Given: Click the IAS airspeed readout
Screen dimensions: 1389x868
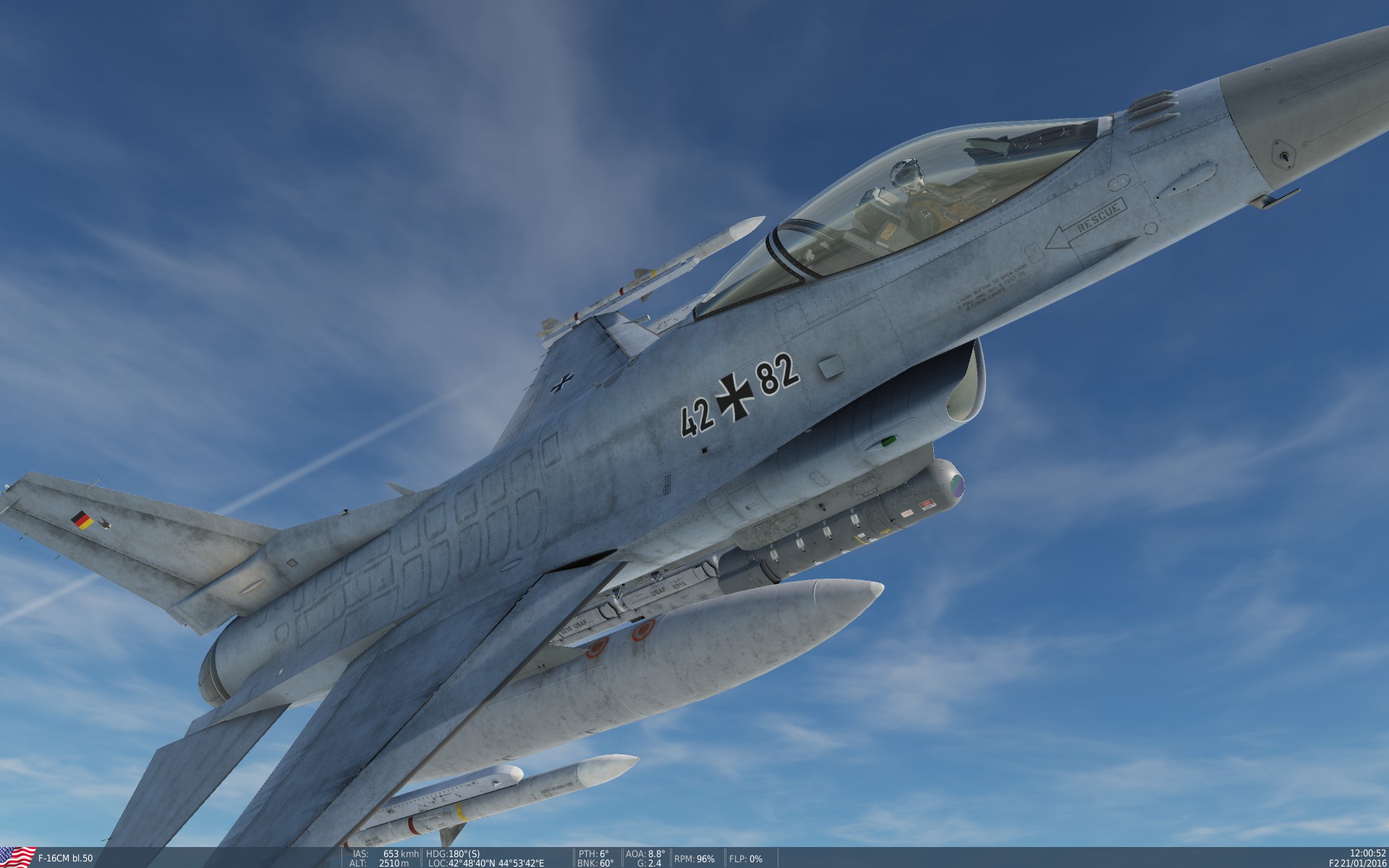Looking at the screenshot, I should (x=378, y=852).
